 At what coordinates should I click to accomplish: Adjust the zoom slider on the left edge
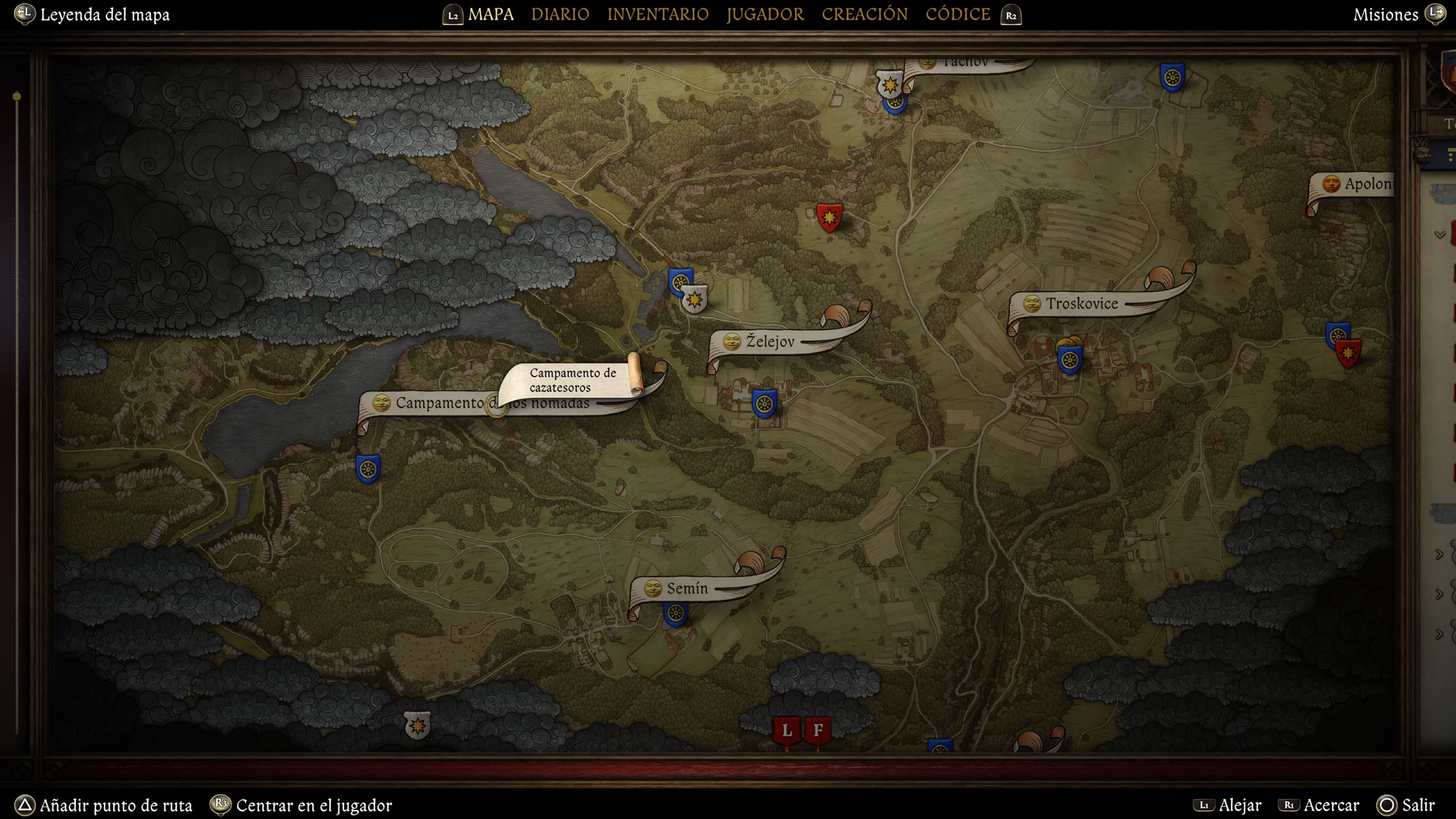click(17, 96)
